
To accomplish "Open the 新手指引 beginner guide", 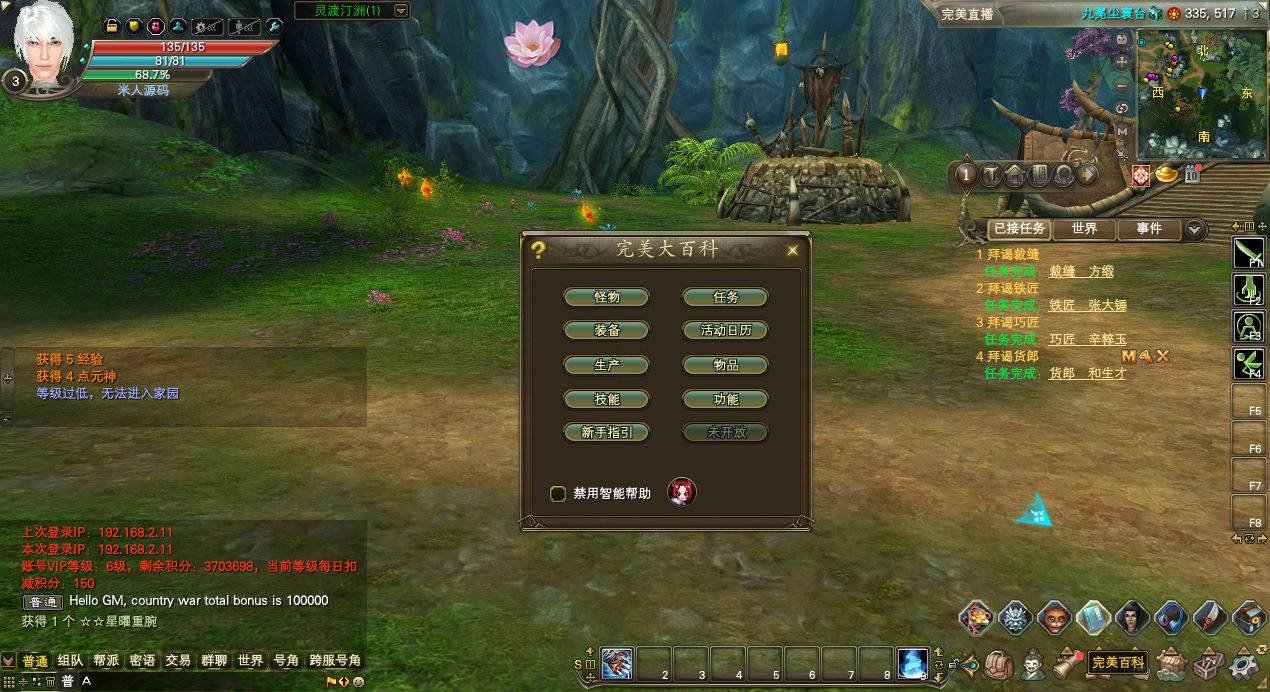I will pyautogui.click(x=607, y=433).
